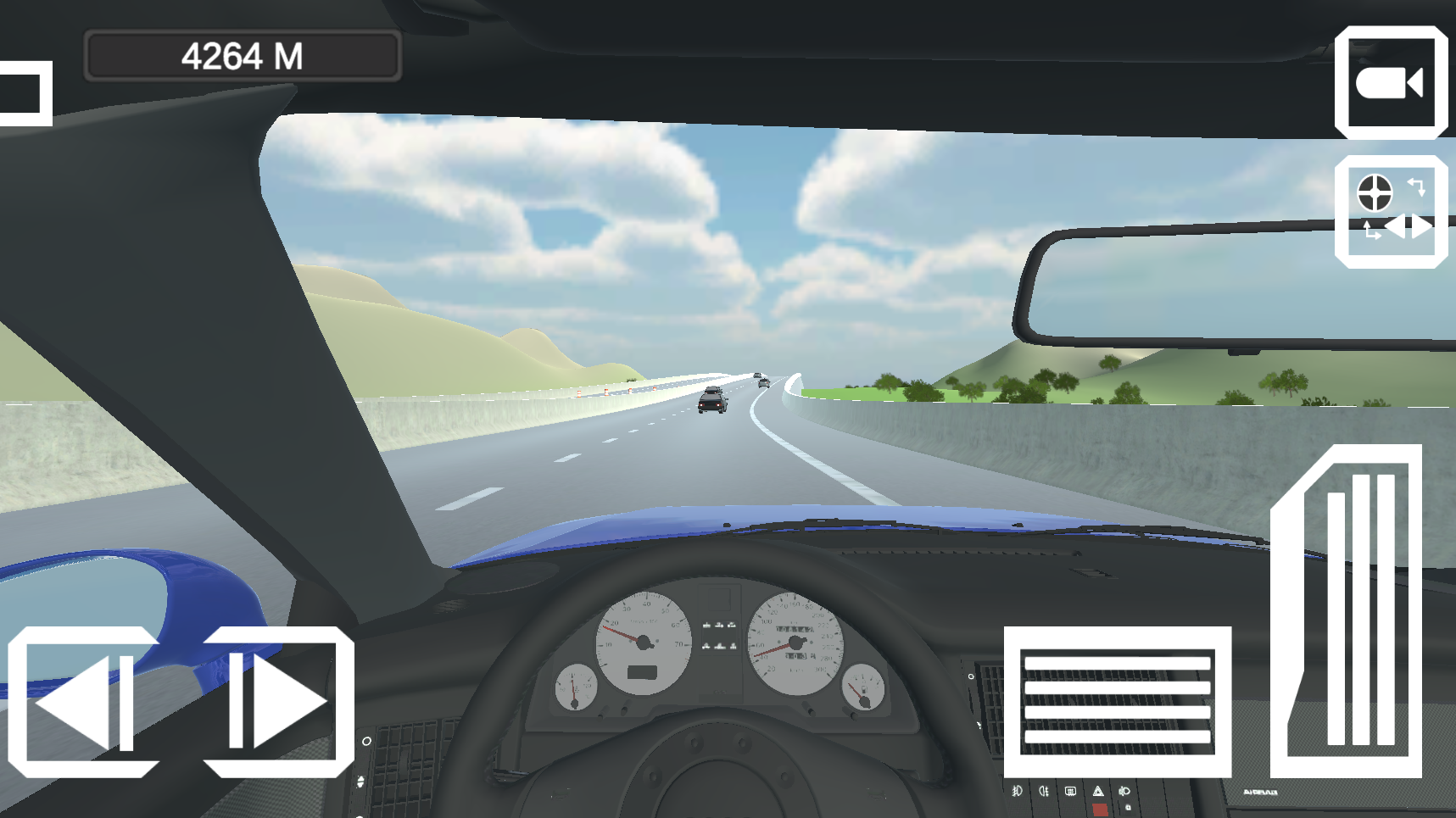Viewport: 1456px width, 818px height.
Task: Enable hazard lights via the red switch
Action: 1100,810
